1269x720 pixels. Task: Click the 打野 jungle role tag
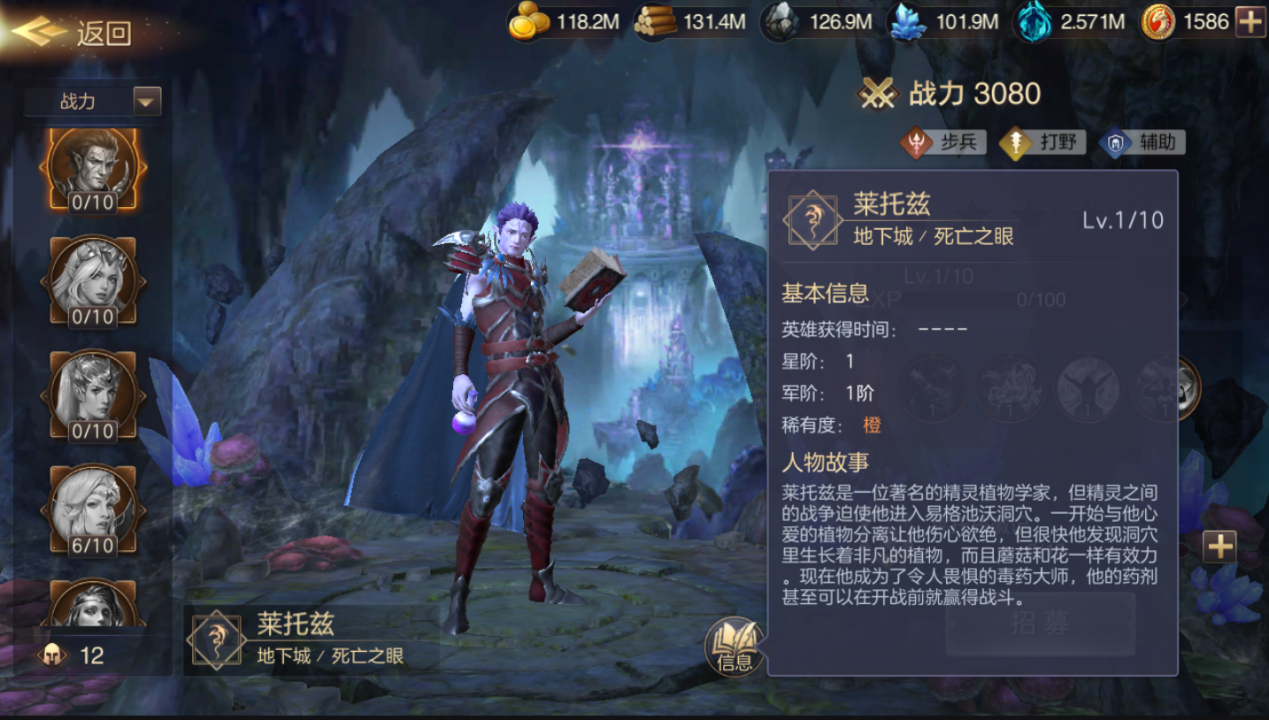point(1043,142)
